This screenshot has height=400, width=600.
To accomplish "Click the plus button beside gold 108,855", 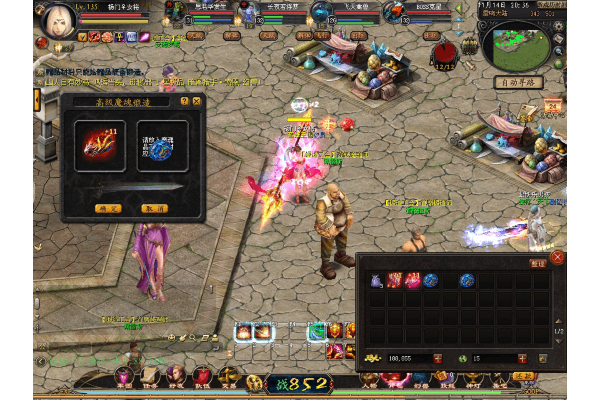I will [x=438, y=358].
